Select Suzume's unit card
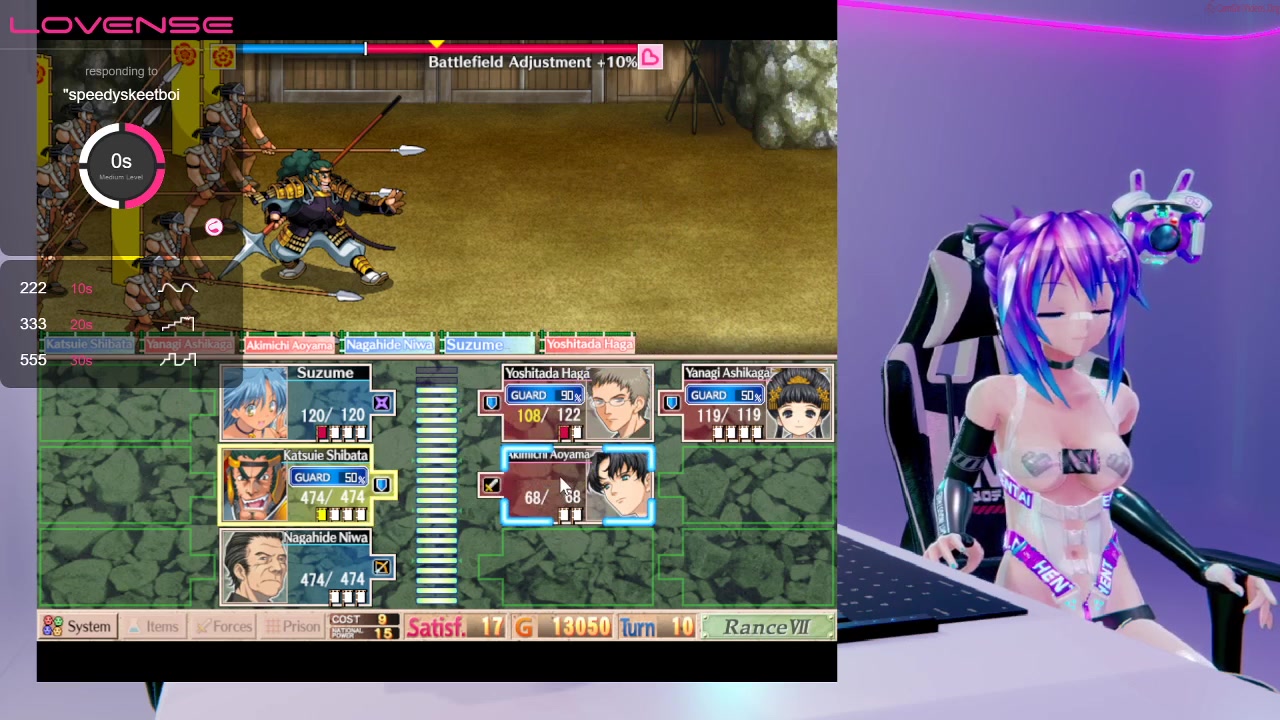The image size is (1280, 720). pos(296,403)
